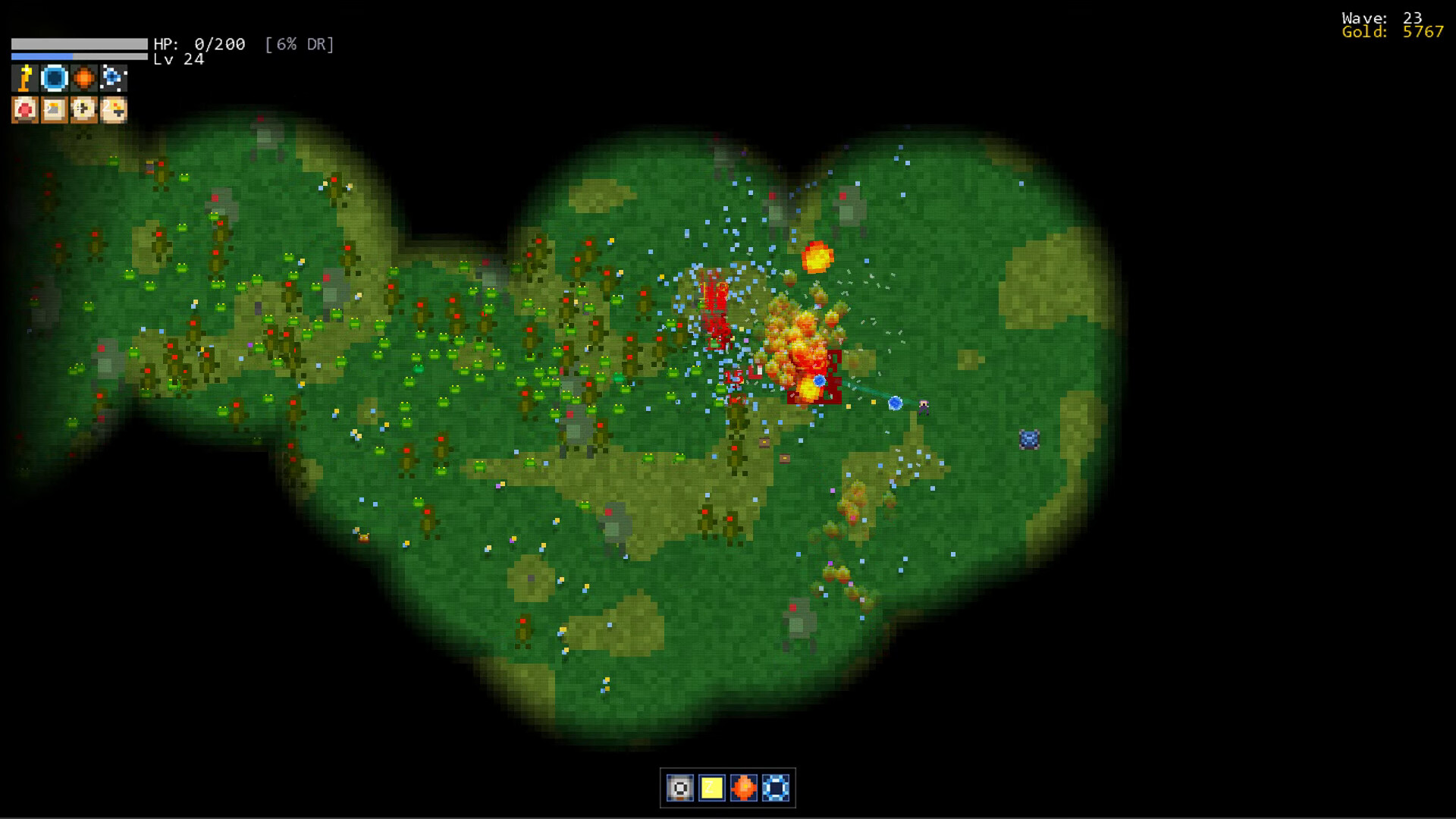Viewport: 1456px width, 819px height.
Task: Select the blue shield frame inventory icon
Action: click(53, 78)
